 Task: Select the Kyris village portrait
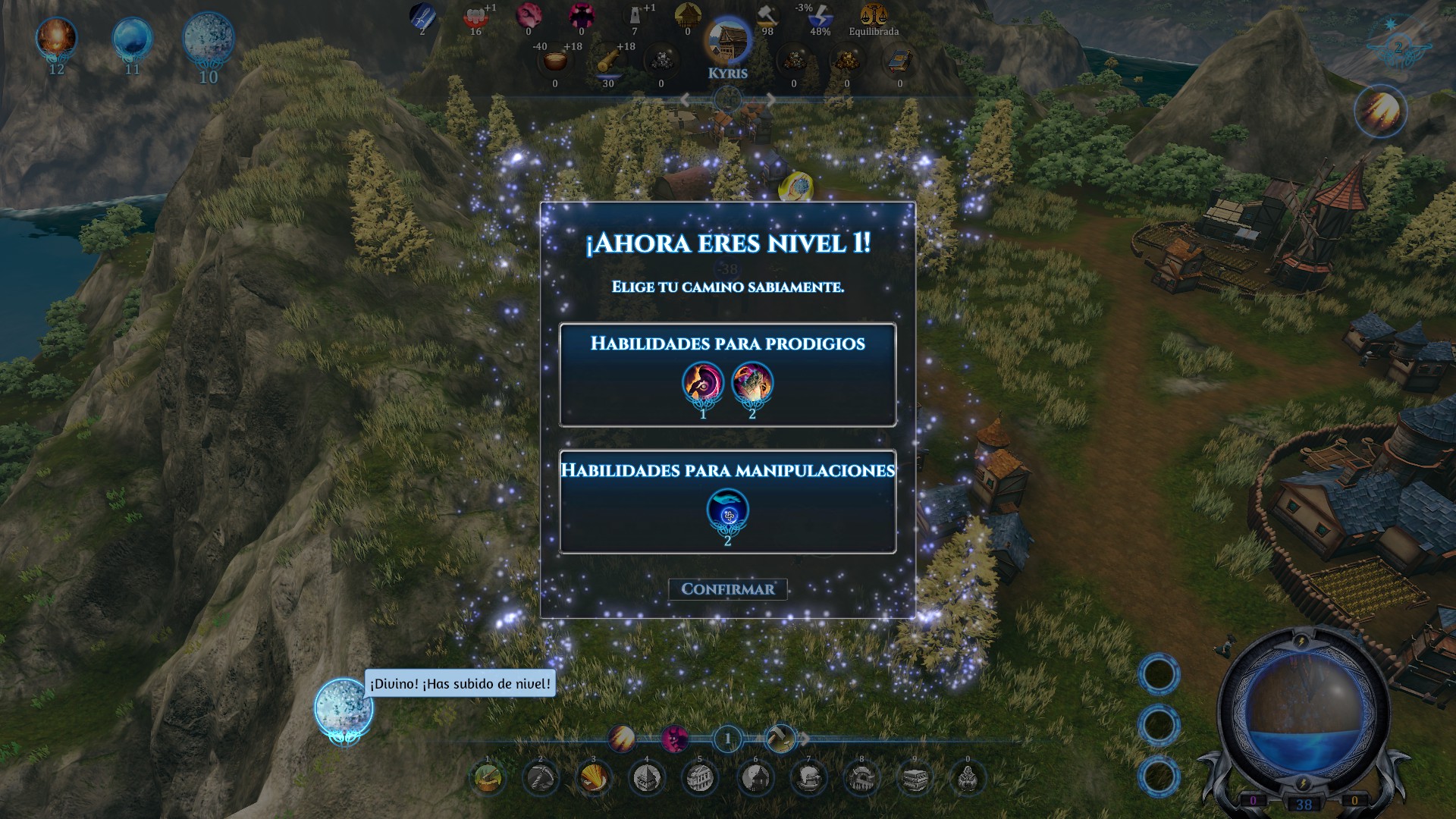click(x=727, y=42)
